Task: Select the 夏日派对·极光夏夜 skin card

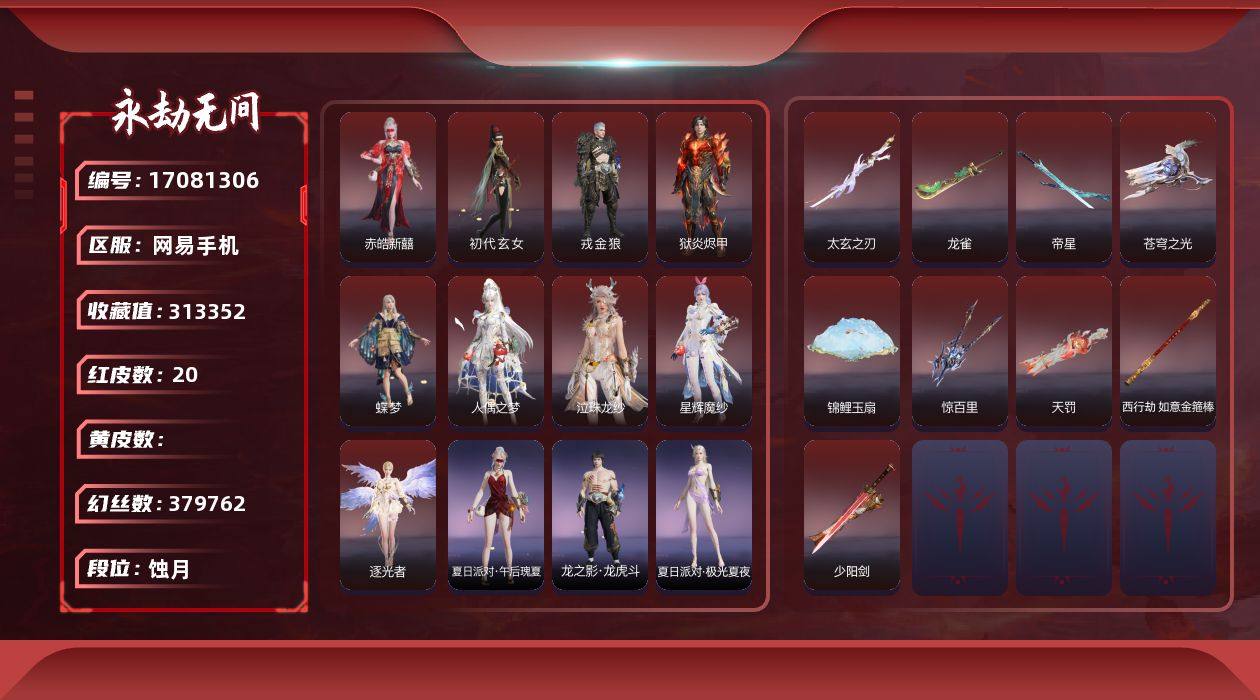Action: click(704, 515)
